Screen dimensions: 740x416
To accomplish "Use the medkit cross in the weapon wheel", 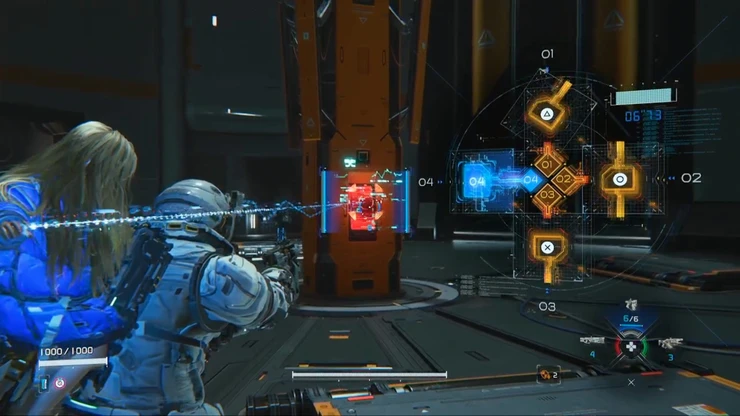I will (630, 347).
